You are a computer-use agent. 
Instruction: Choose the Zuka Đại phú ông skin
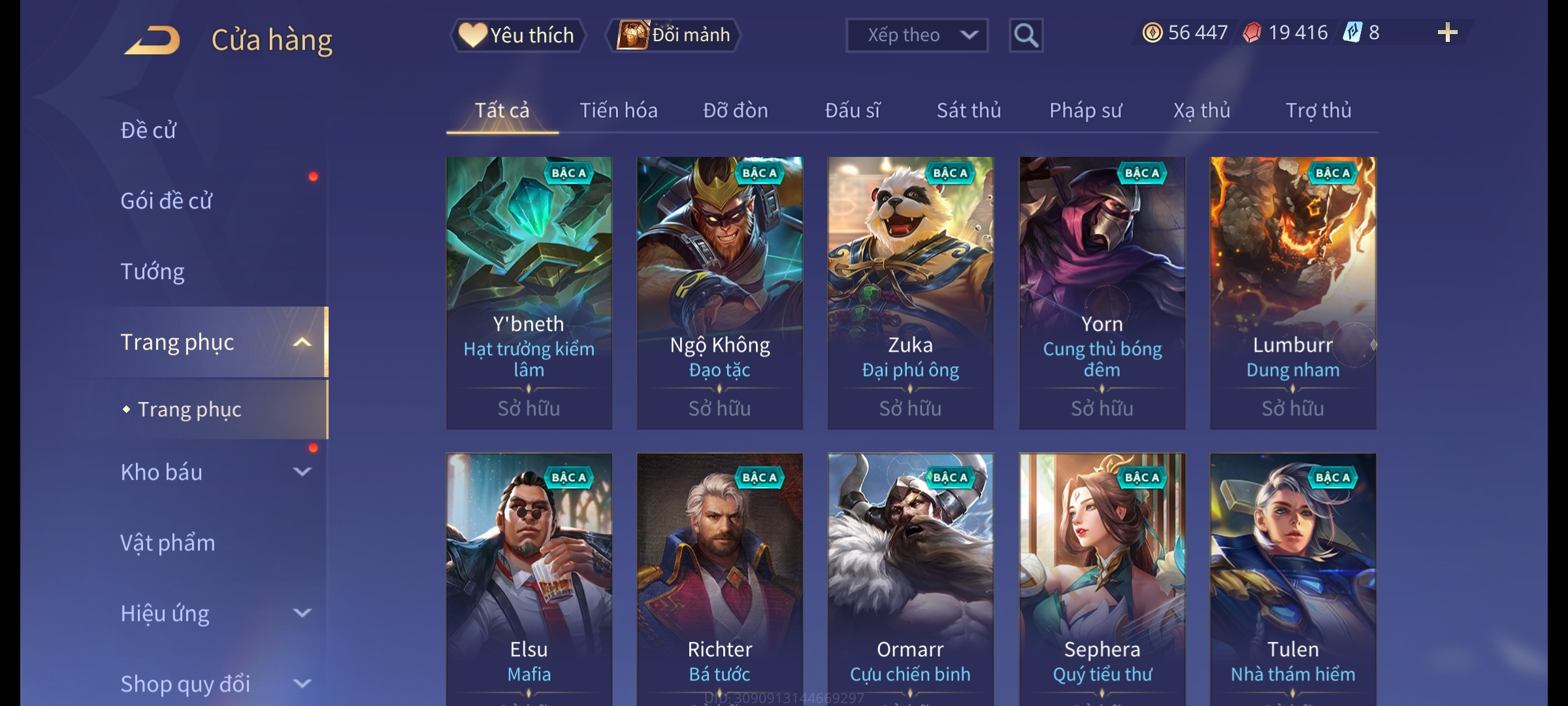click(x=910, y=293)
